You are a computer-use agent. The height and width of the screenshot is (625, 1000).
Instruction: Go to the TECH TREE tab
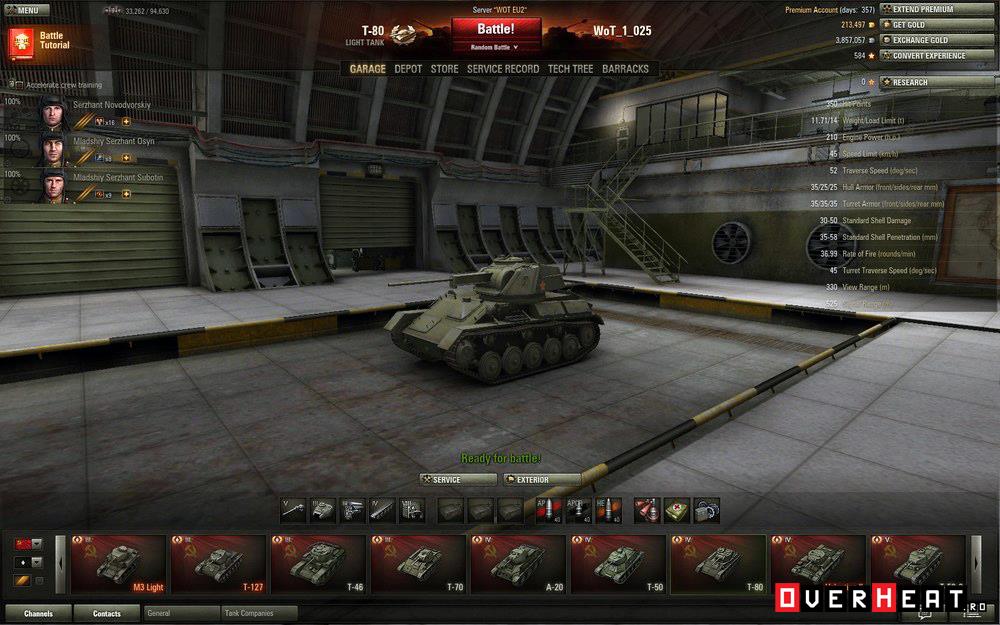point(570,69)
